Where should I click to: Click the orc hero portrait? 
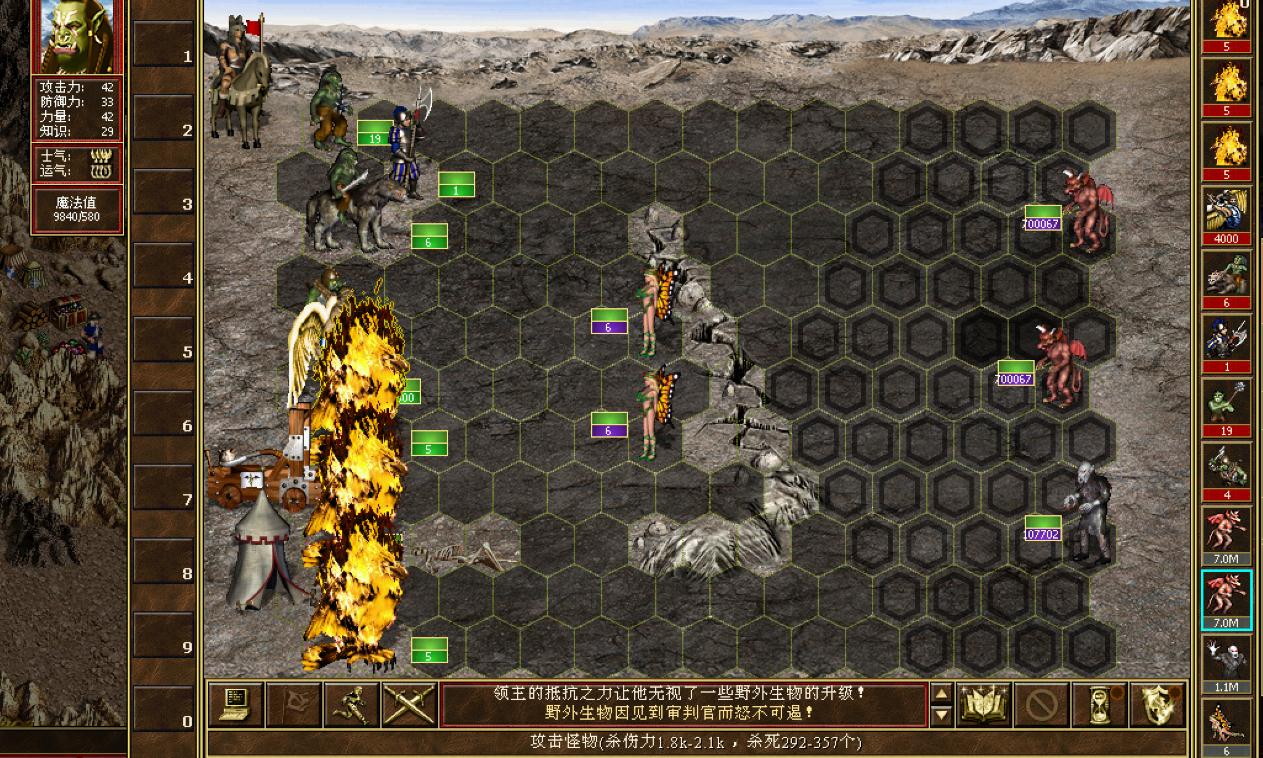click(x=77, y=36)
